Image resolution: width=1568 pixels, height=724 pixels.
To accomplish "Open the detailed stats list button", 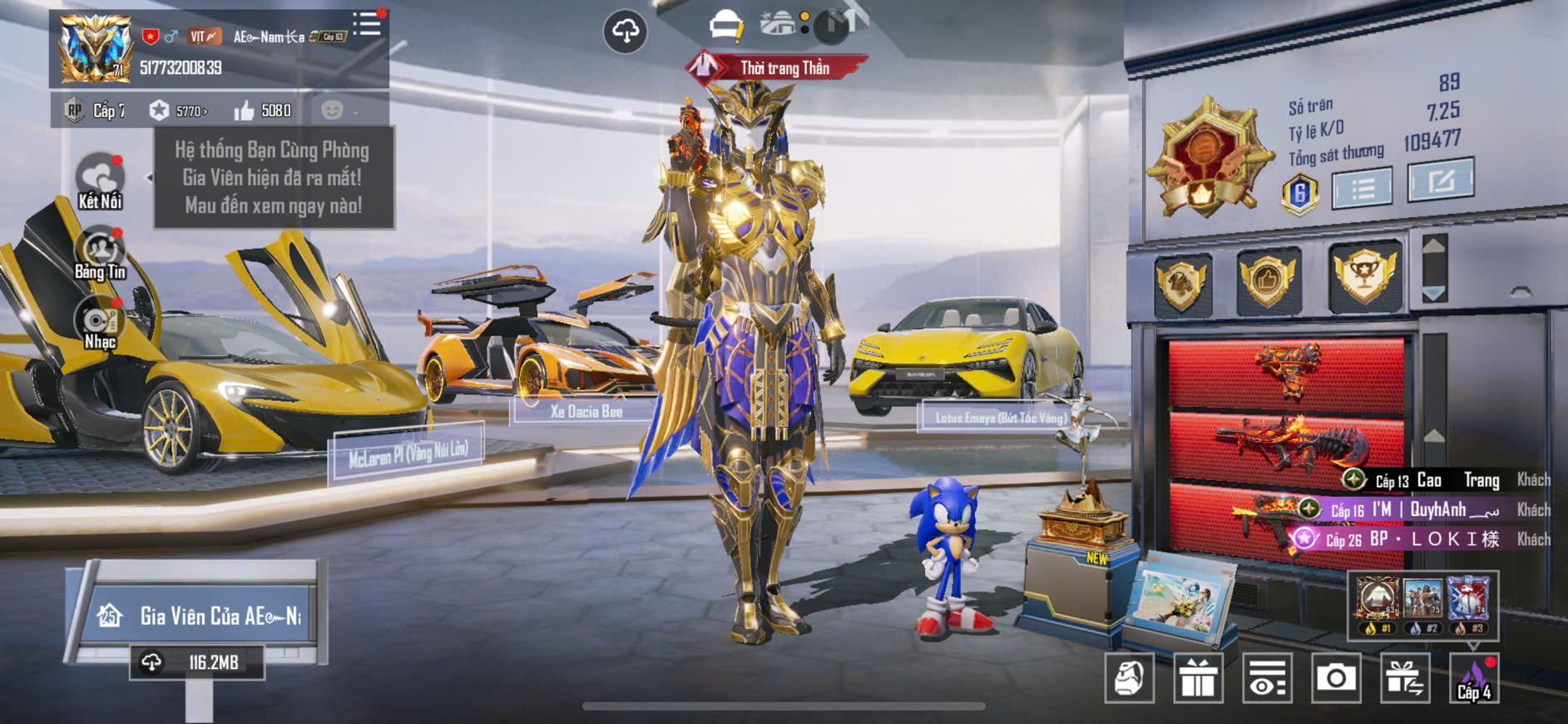I will [1362, 189].
